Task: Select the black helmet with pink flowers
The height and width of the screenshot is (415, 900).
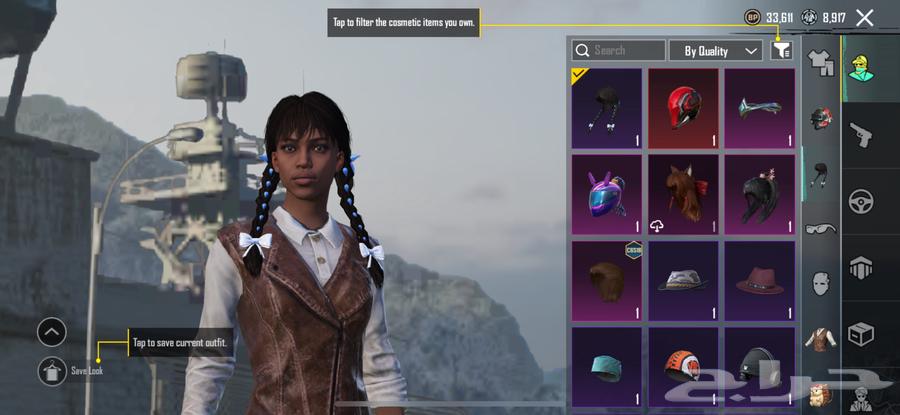Action: pyautogui.click(x=759, y=194)
